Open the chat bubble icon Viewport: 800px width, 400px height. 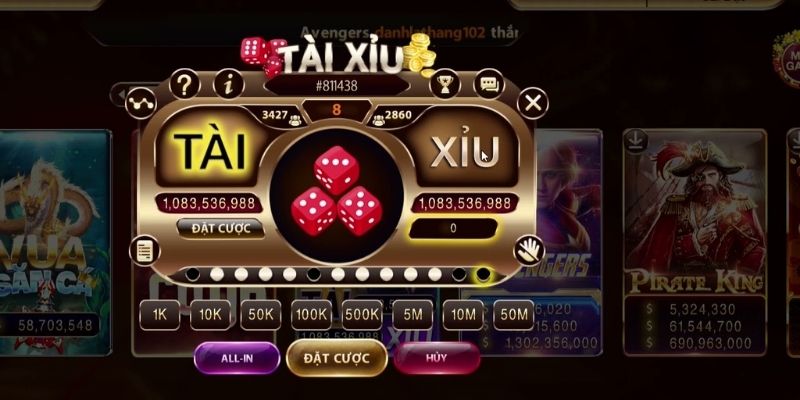click(x=489, y=84)
